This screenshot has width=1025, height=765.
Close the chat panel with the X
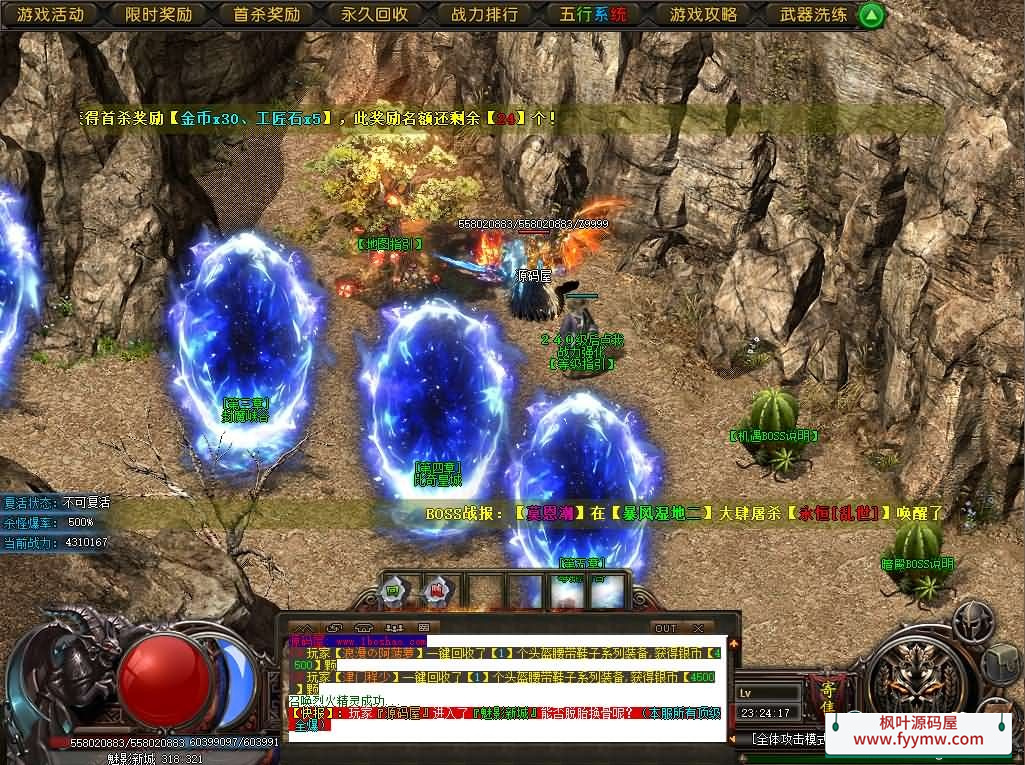click(x=697, y=628)
